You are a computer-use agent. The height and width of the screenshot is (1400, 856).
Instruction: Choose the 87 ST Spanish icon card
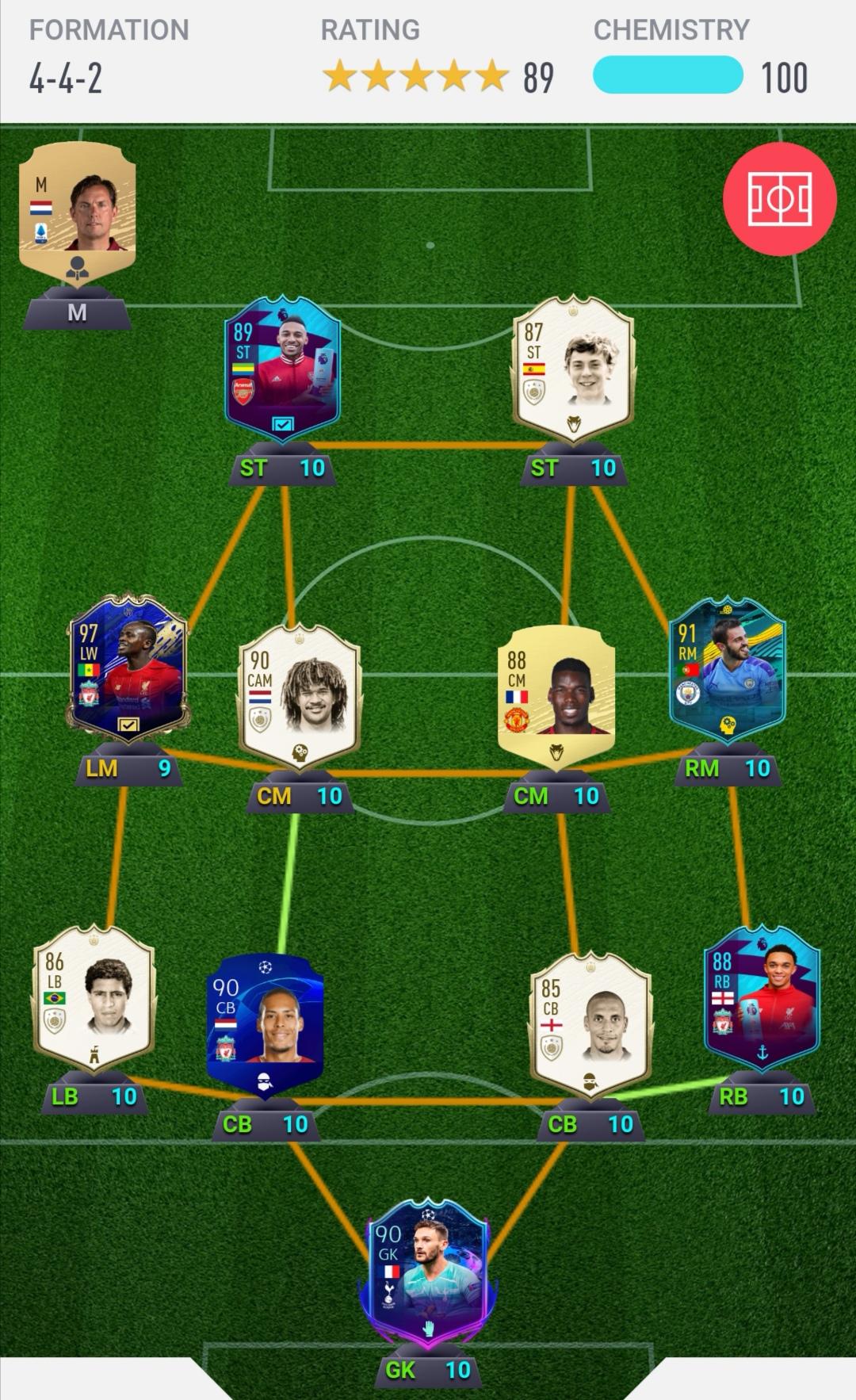coord(574,367)
